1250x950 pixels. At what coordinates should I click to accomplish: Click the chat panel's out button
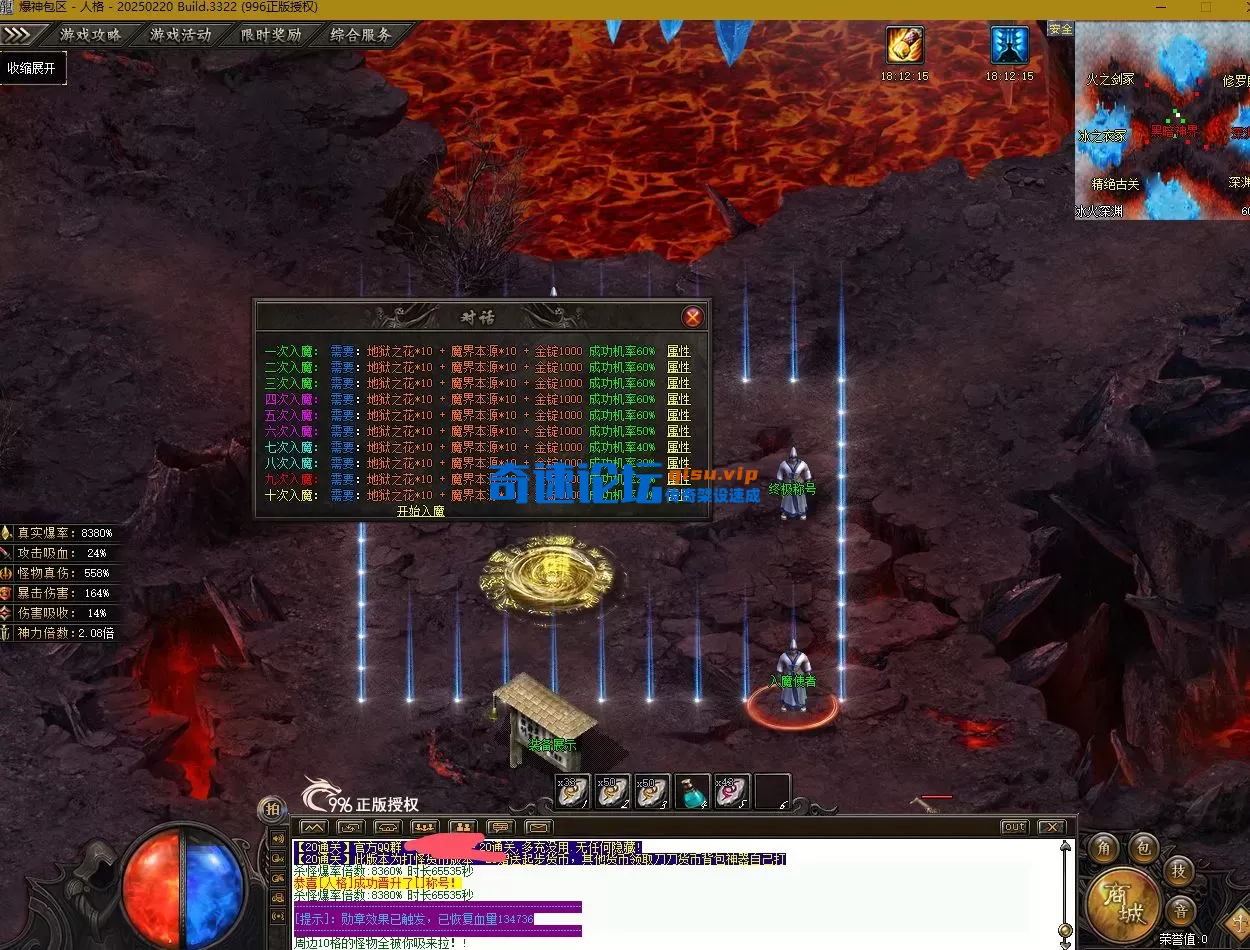[x=1014, y=827]
